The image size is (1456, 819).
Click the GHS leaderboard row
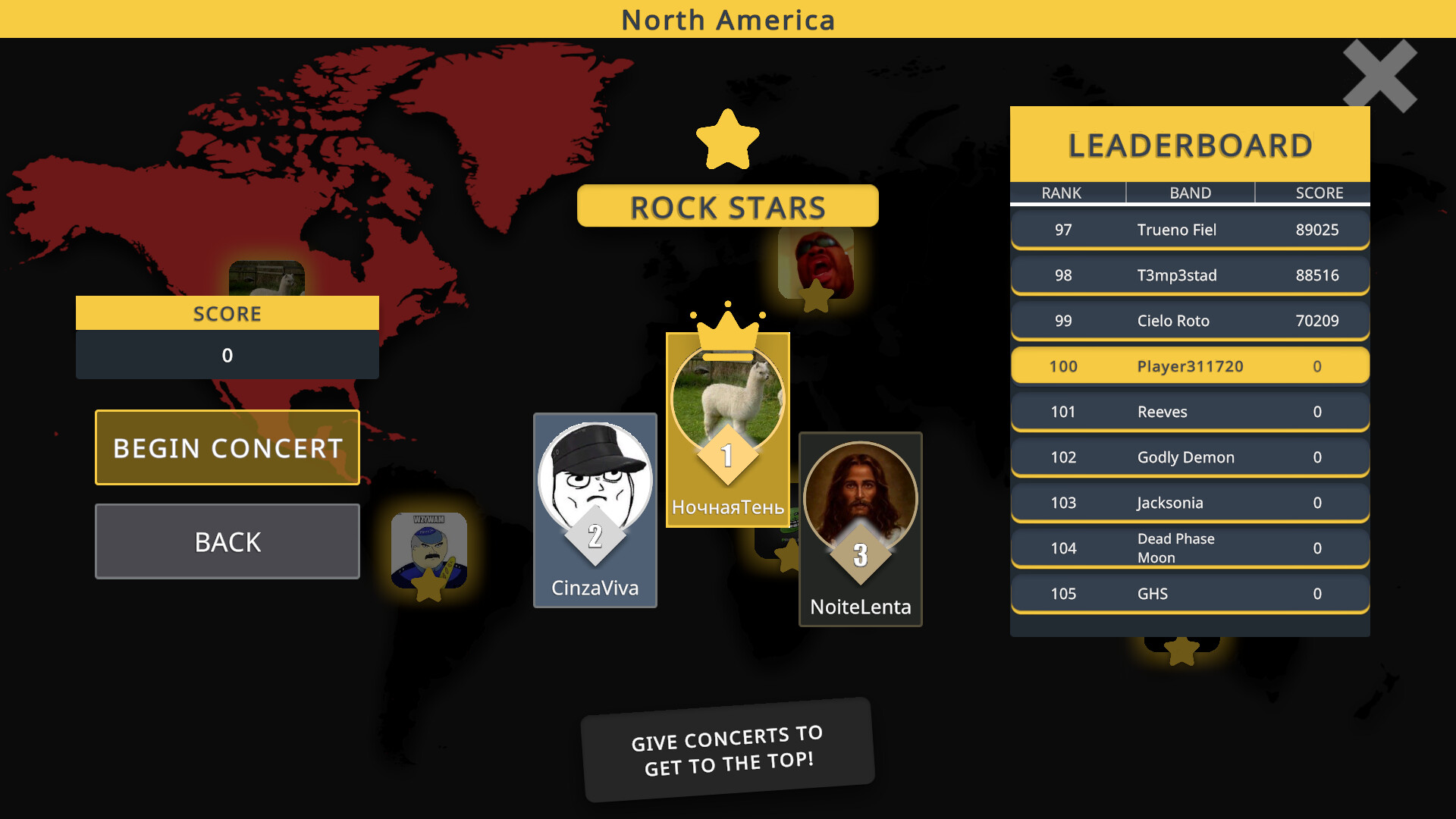(x=1189, y=594)
